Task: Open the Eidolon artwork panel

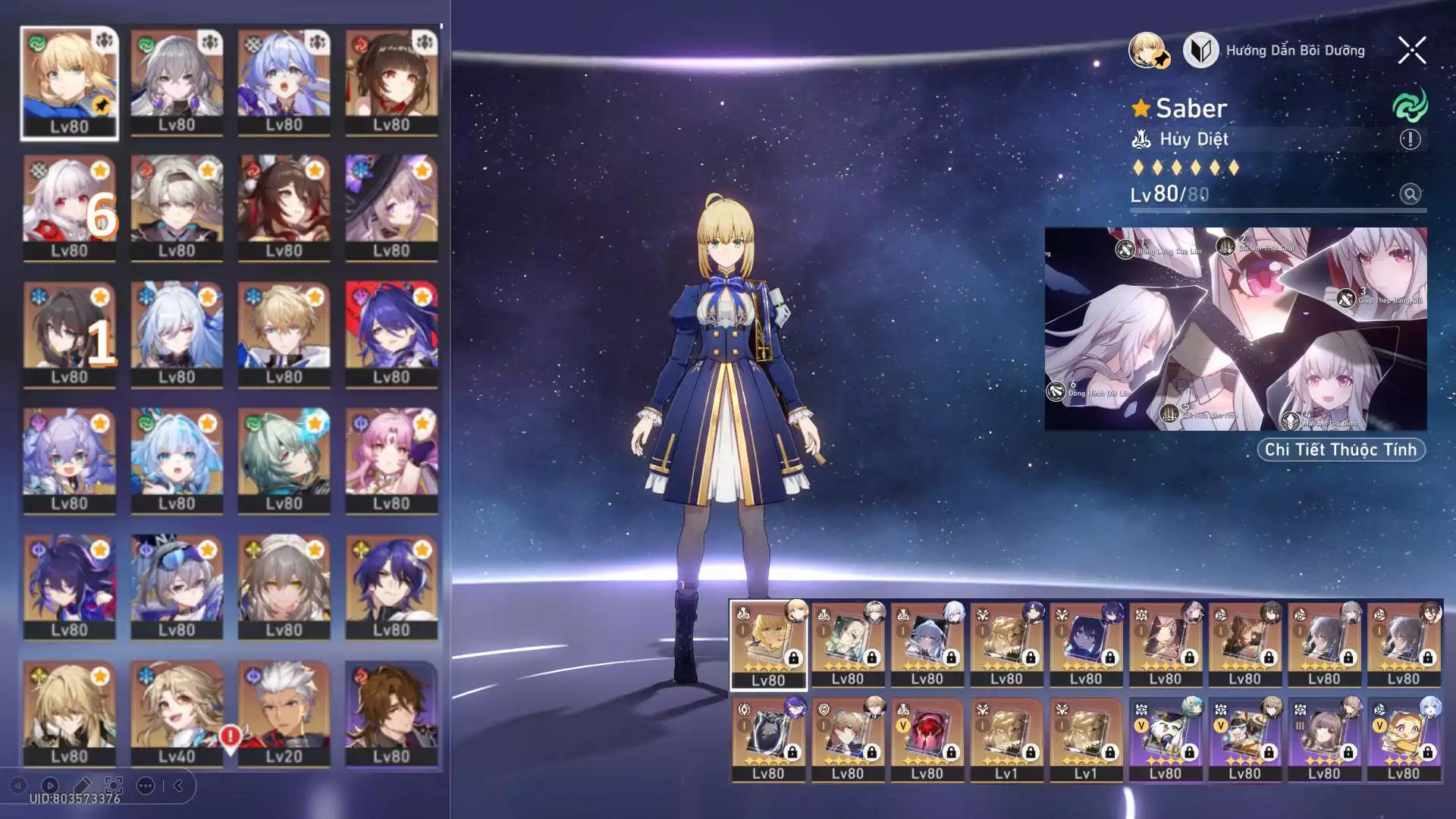Action: (x=1235, y=328)
